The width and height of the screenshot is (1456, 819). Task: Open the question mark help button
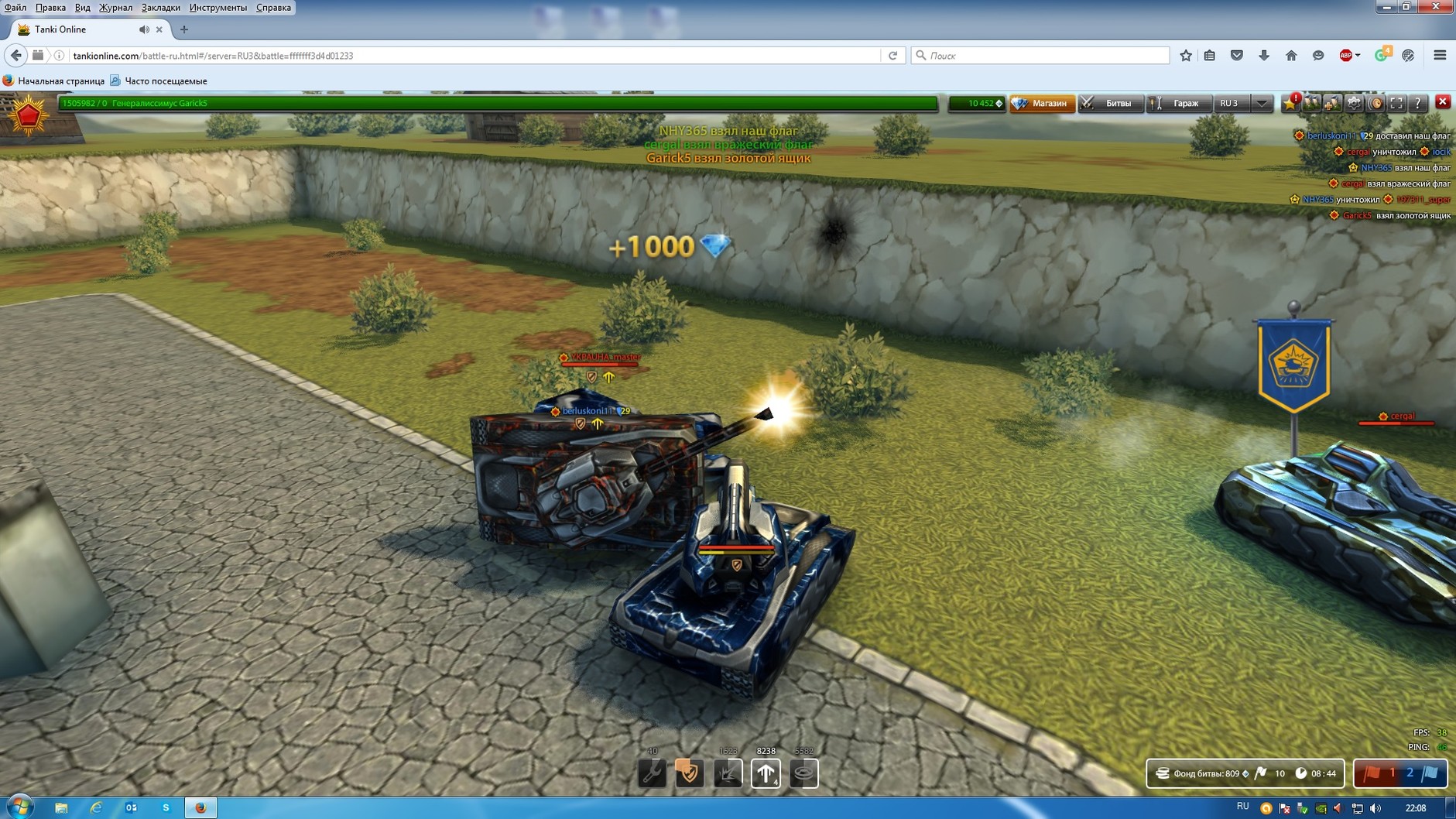pyautogui.click(x=1417, y=103)
